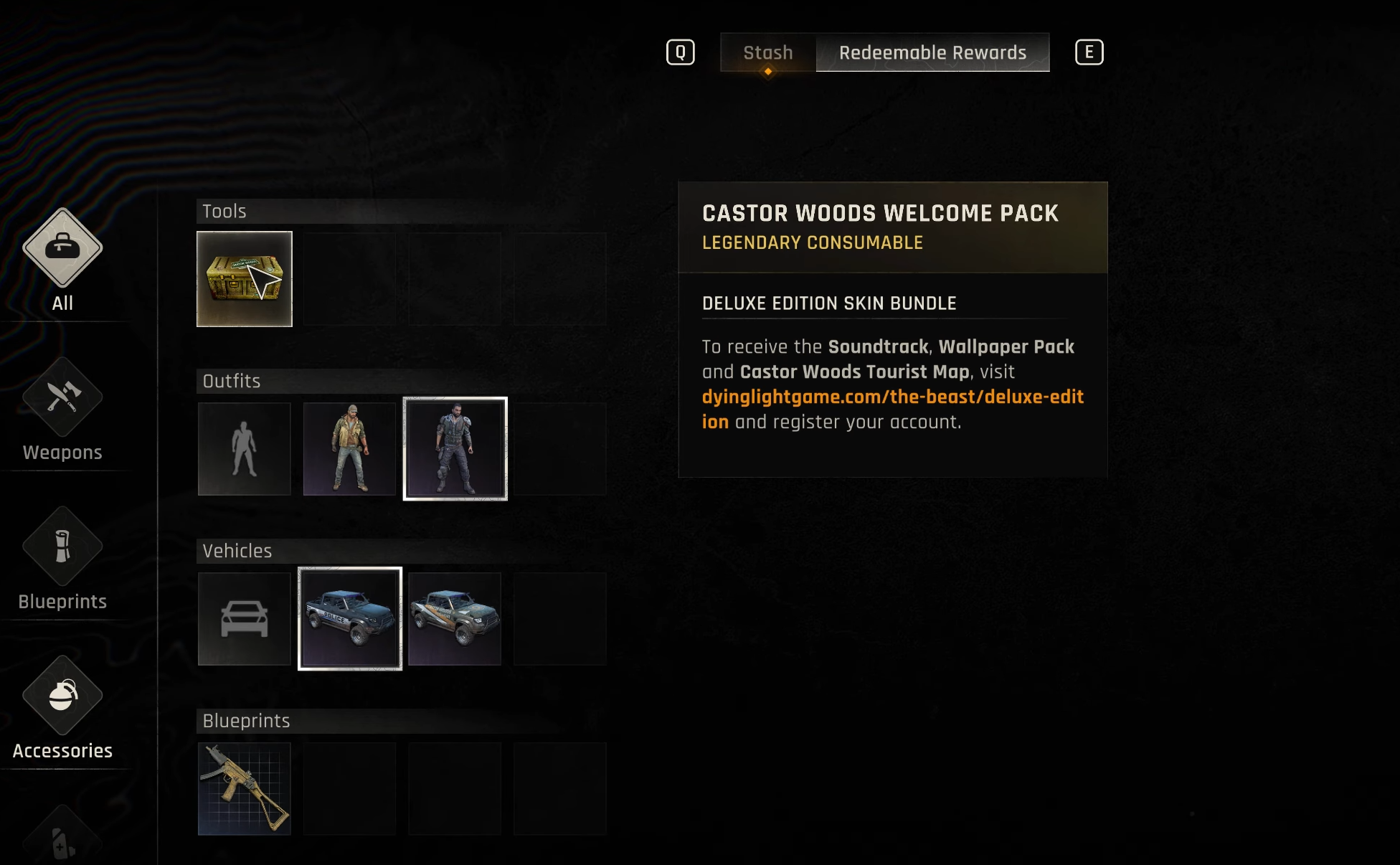
Task: Choose the police pickup truck skin
Action: click(349, 619)
